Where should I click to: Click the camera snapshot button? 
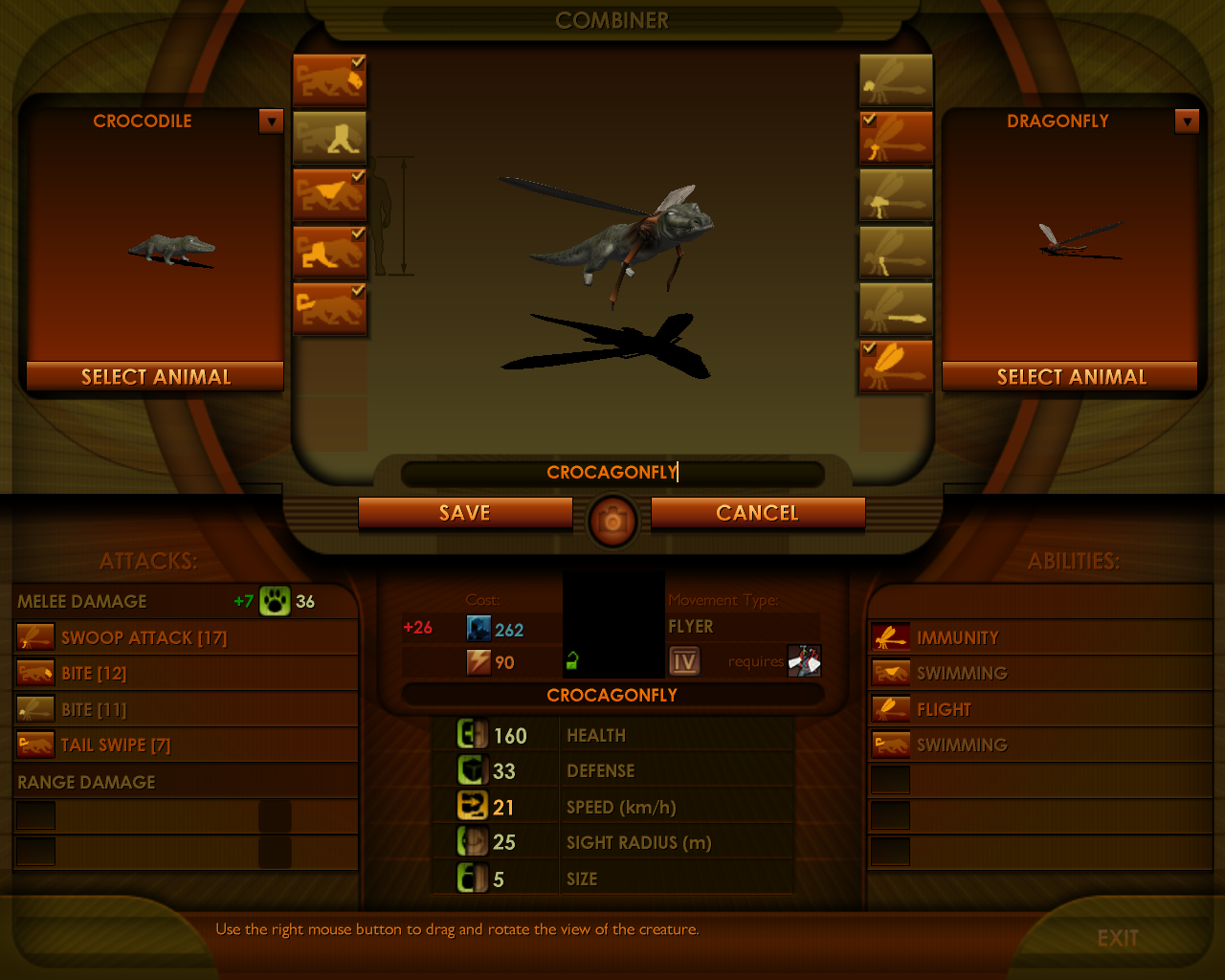point(612,521)
